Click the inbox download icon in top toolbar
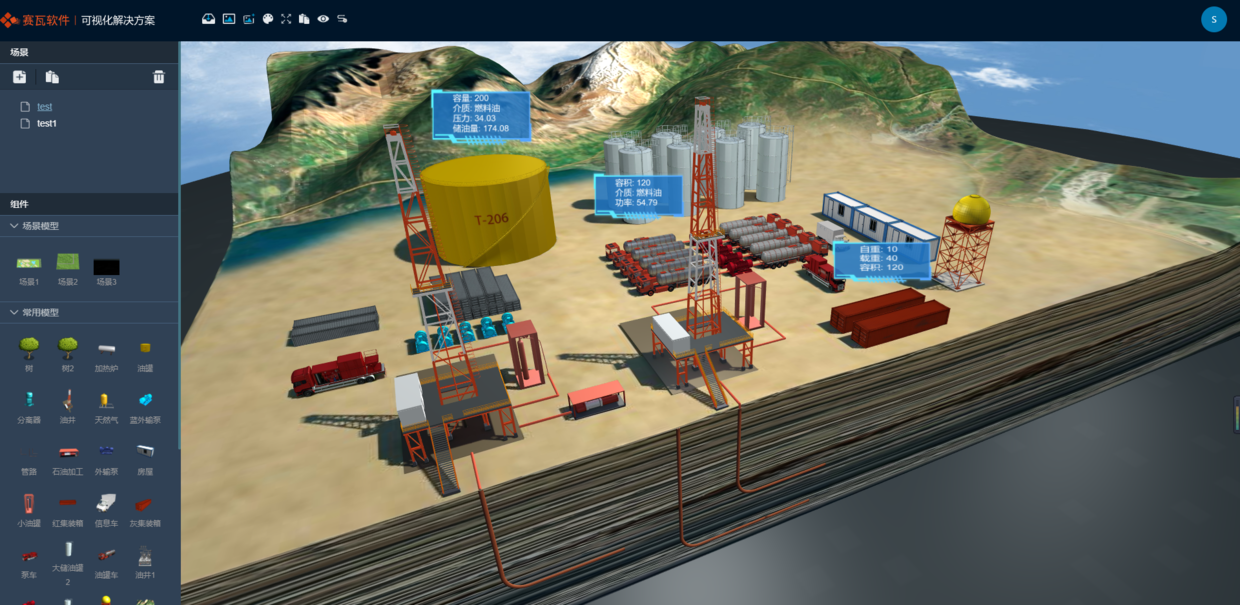Screen dimensions: 1240x605 pos(208,19)
